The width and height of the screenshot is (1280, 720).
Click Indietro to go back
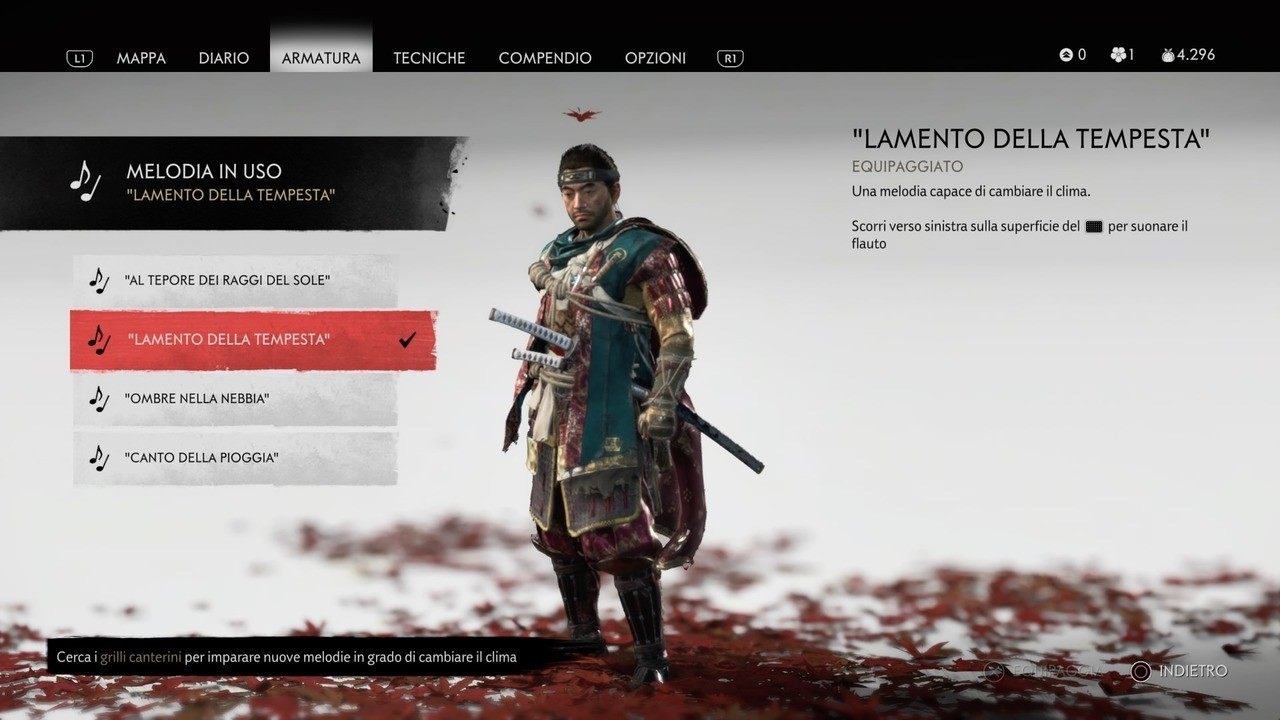(x=1190, y=672)
